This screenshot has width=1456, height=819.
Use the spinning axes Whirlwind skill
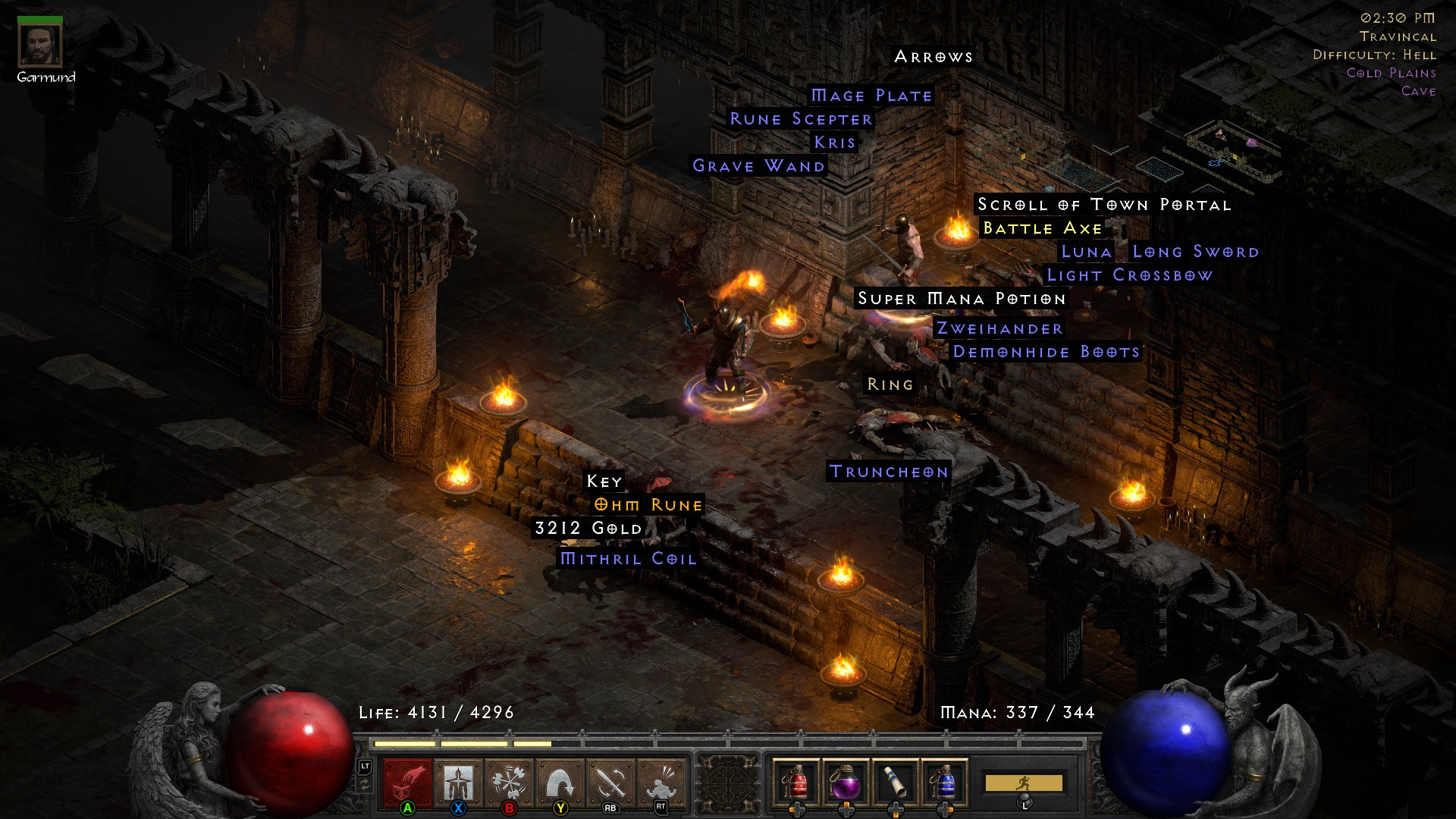pyautogui.click(x=509, y=782)
